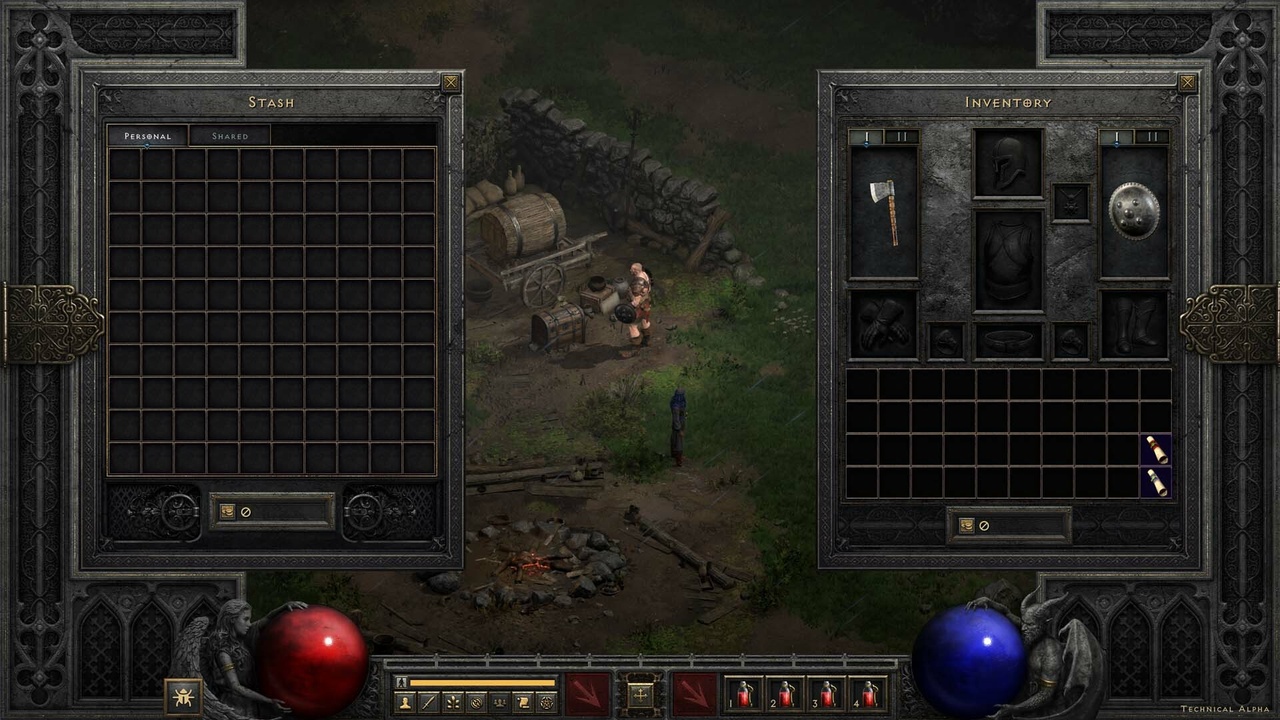Show the skill tree icon
This screenshot has width=1280, height=720.
click(452, 703)
